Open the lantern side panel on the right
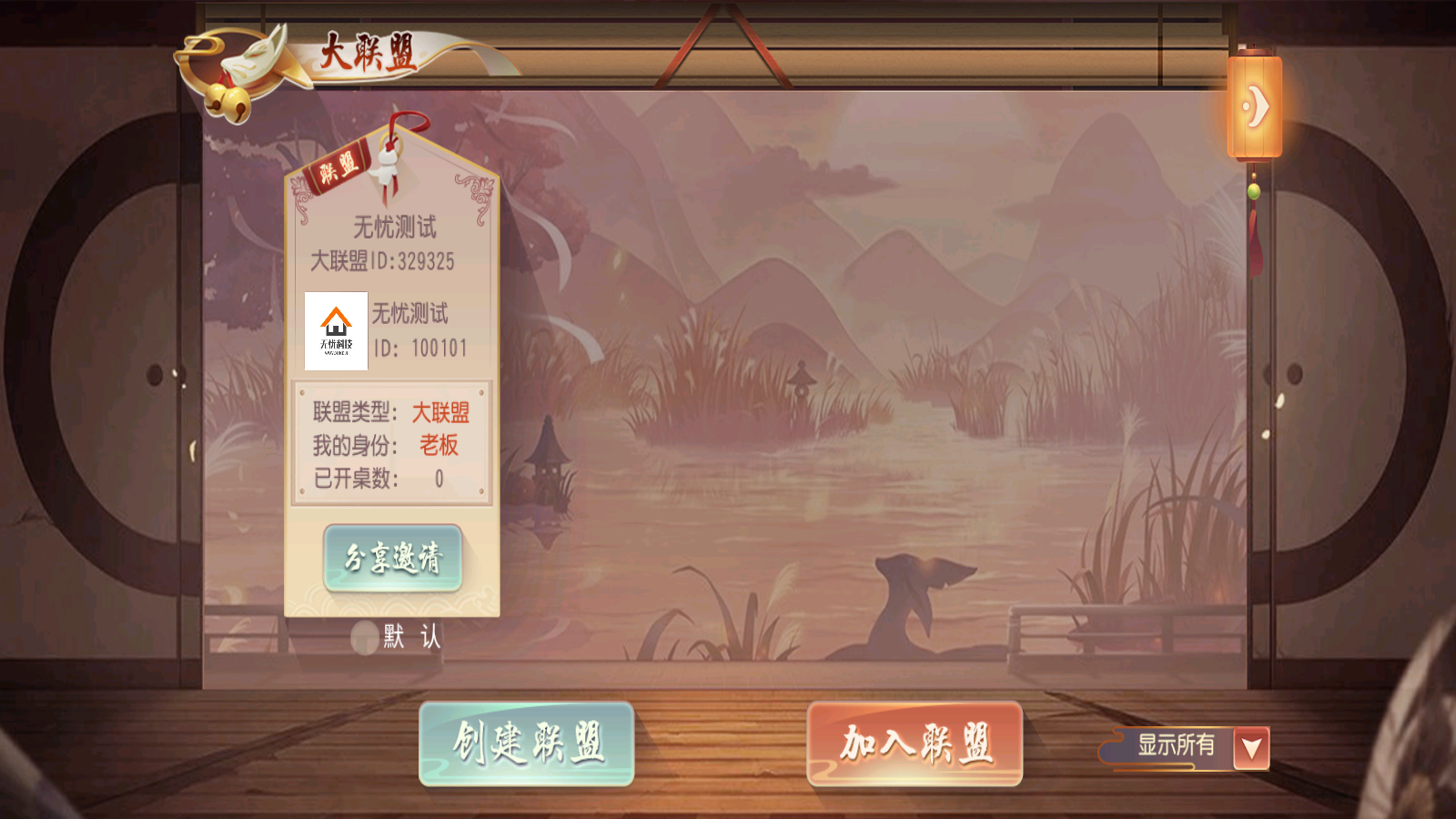1456x819 pixels. tap(1256, 105)
